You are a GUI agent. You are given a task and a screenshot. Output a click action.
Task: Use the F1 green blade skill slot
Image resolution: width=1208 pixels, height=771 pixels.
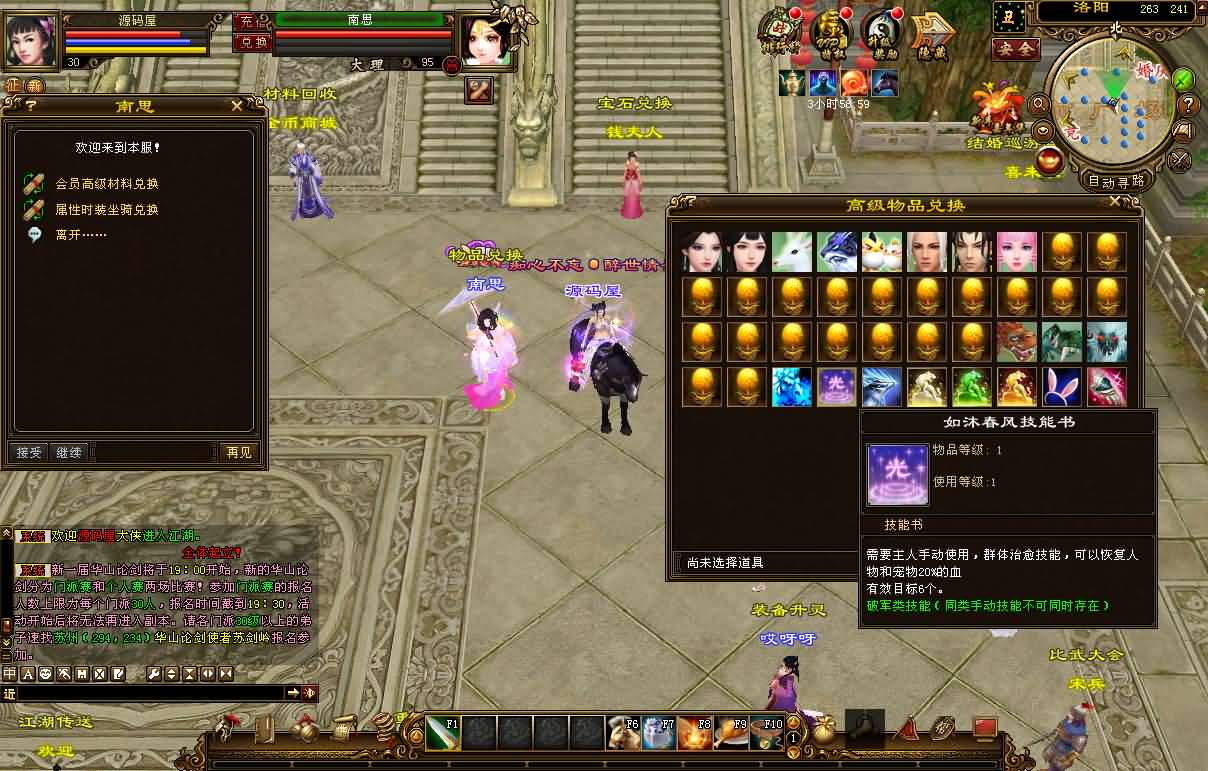tap(443, 733)
